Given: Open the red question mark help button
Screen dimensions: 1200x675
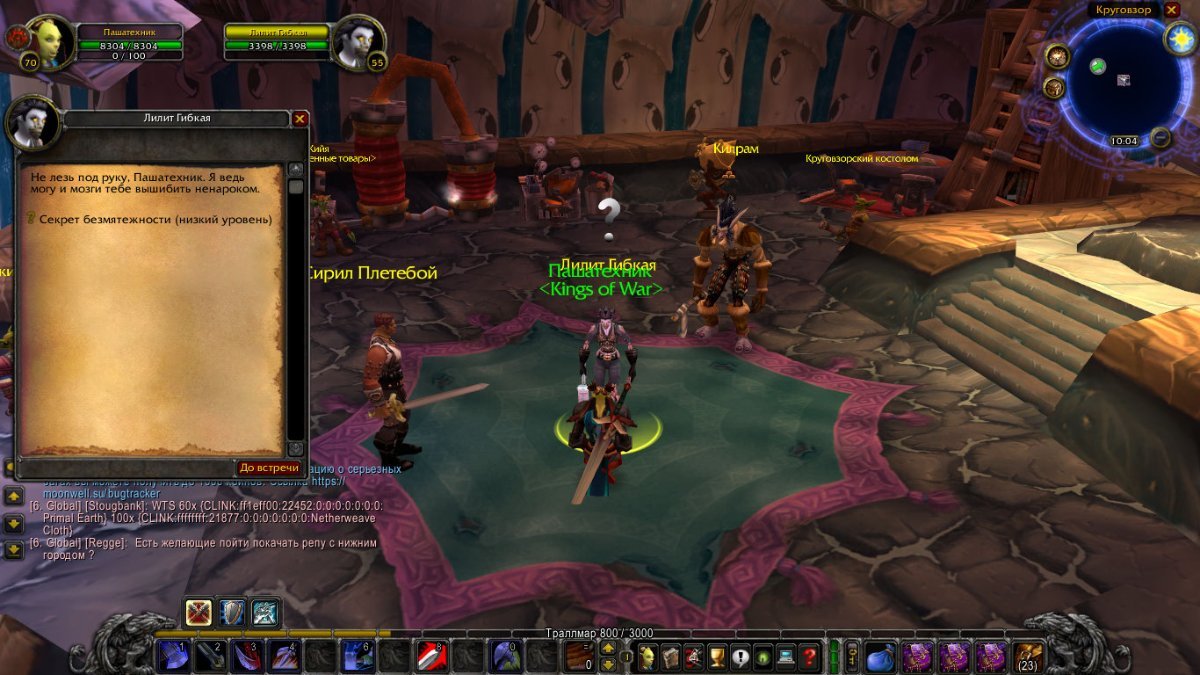Looking at the screenshot, I should click(809, 657).
